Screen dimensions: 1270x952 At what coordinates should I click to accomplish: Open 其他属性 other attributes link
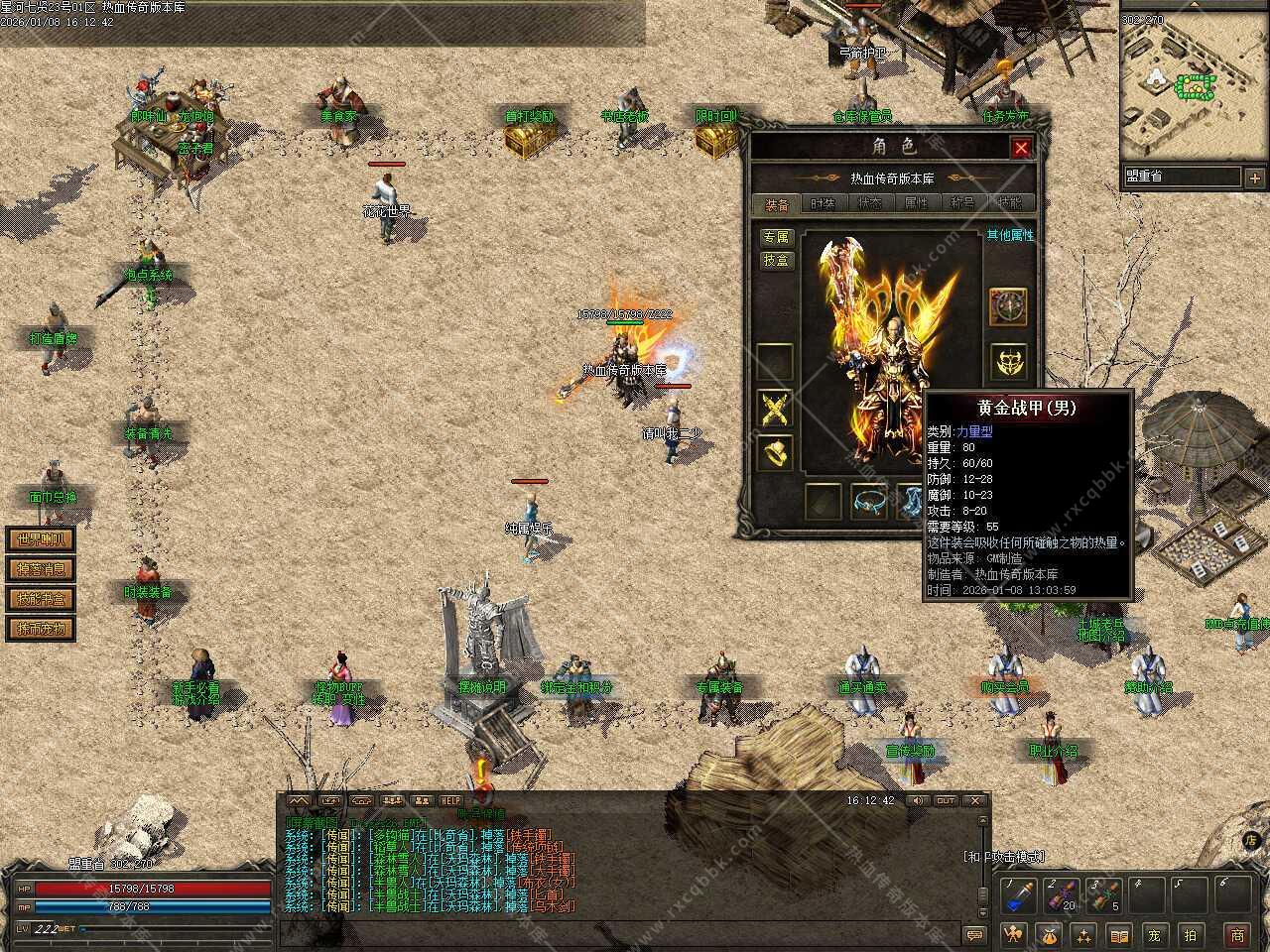[x=1010, y=235]
